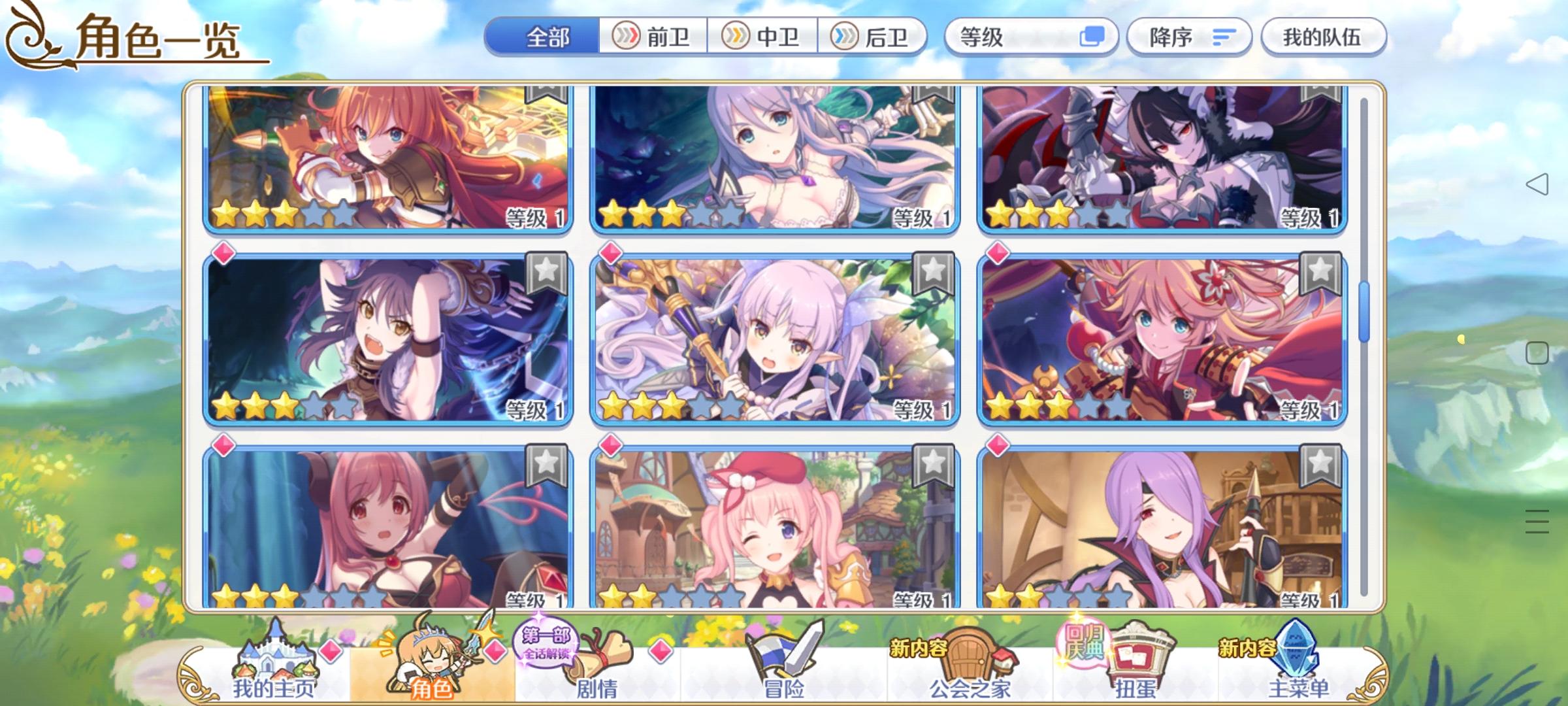Image resolution: width=1568 pixels, height=706 pixels.
Task: Open 剧情 story scroll icon
Action: pyautogui.click(x=598, y=660)
